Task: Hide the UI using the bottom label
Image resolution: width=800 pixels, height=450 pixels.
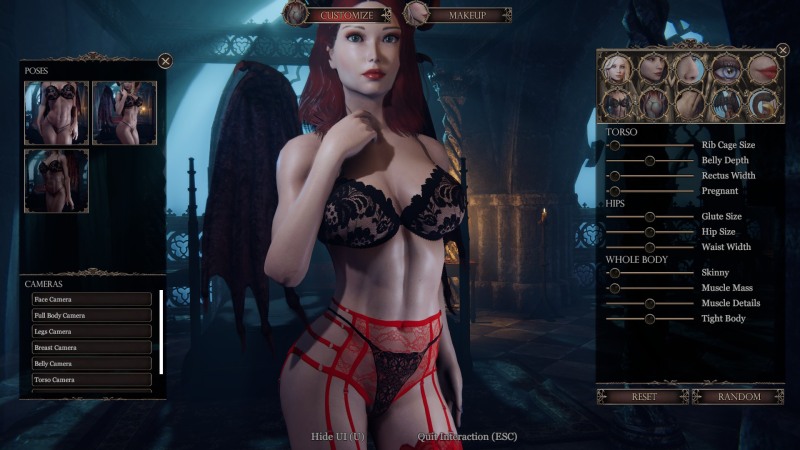Action: pyautogui.click(x=338, y=437)
